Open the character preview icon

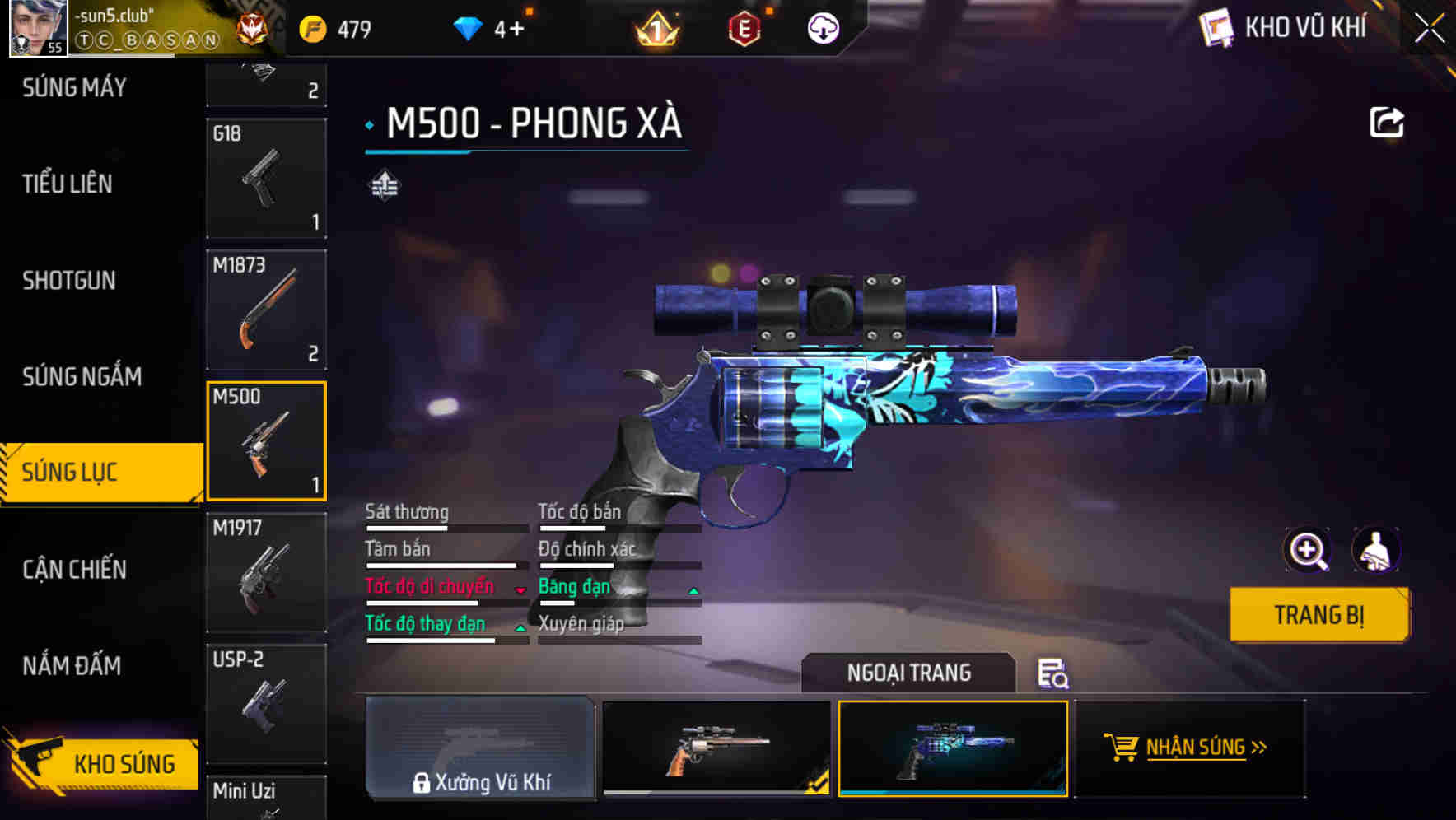point(1377,550)
